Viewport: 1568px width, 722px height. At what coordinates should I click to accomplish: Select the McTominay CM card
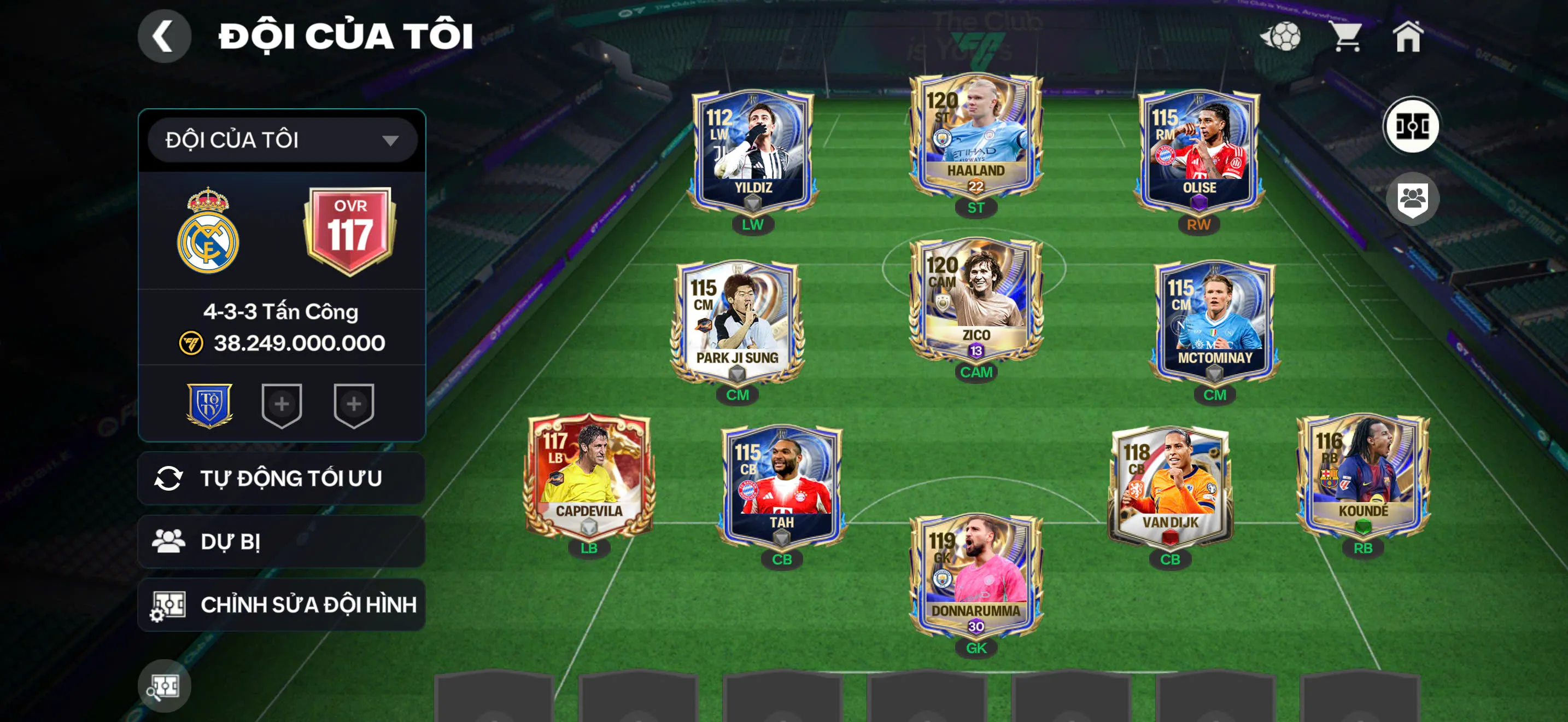(1214, 323)
